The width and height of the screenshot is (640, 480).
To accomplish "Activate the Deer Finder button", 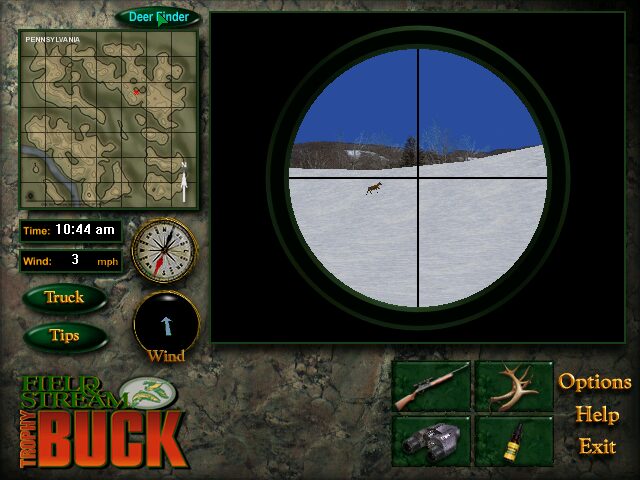I will 158,17.
